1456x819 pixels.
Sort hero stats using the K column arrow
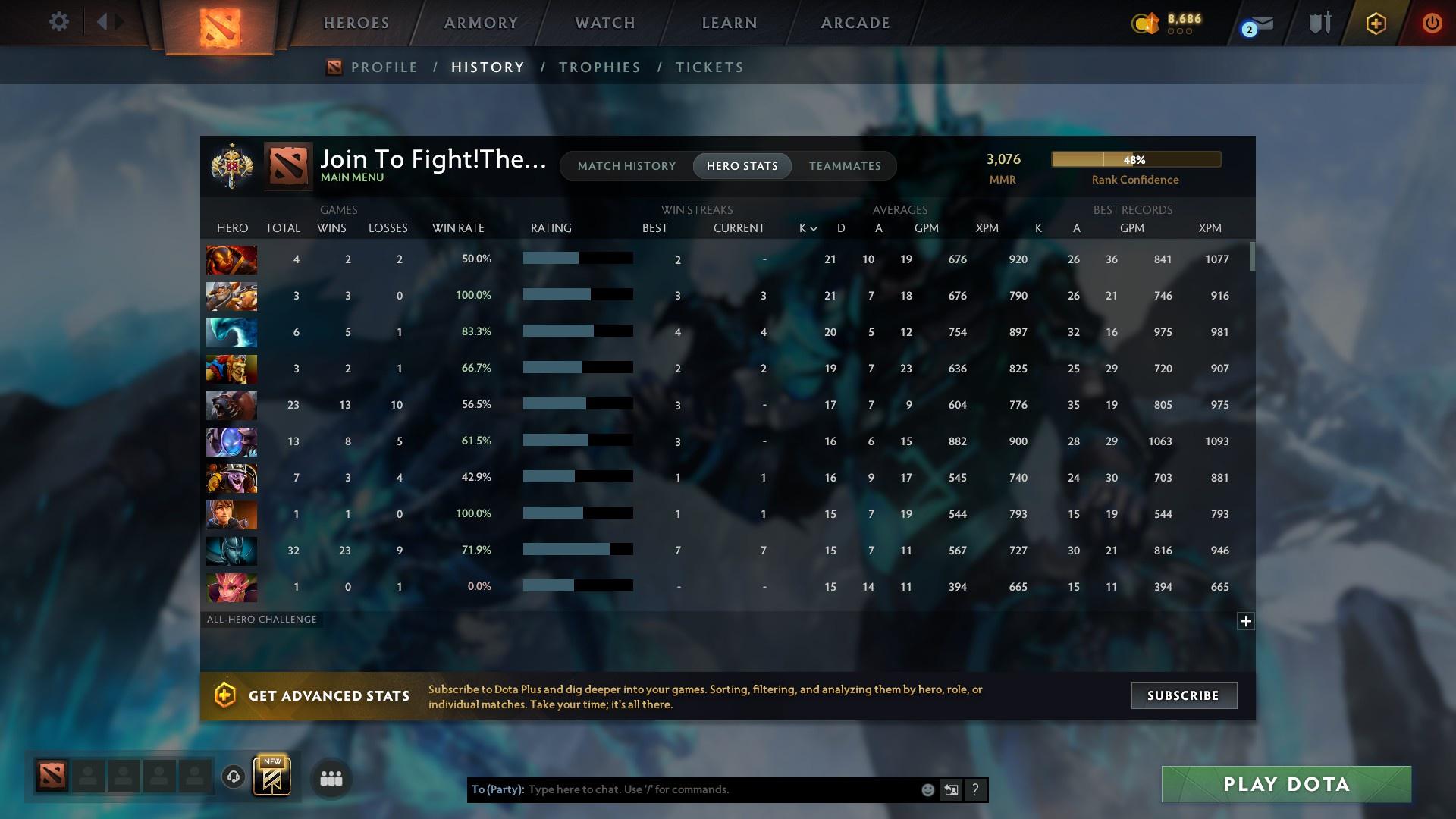[806, 227]
